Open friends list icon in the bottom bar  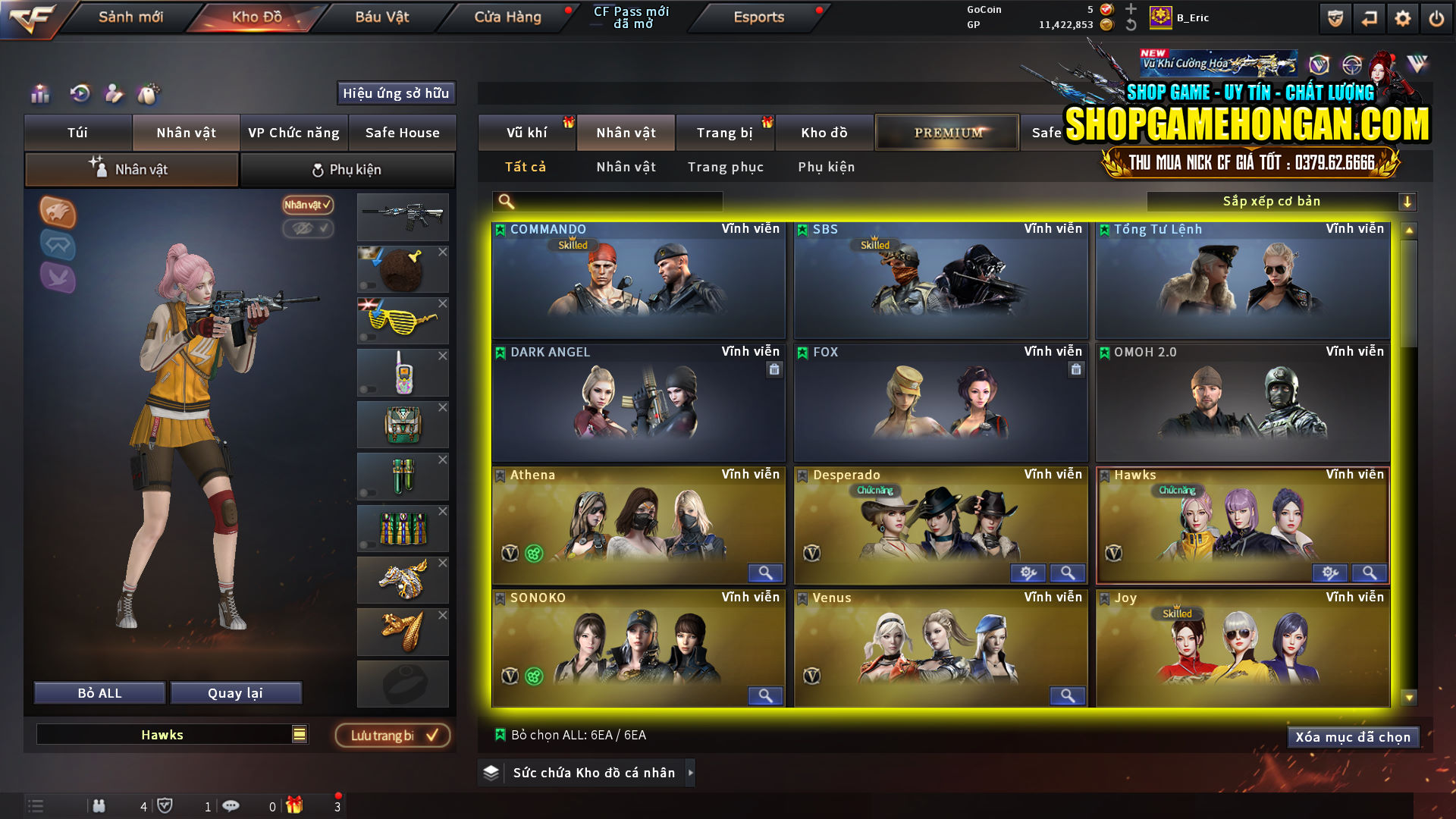click(x=99, y=806)
